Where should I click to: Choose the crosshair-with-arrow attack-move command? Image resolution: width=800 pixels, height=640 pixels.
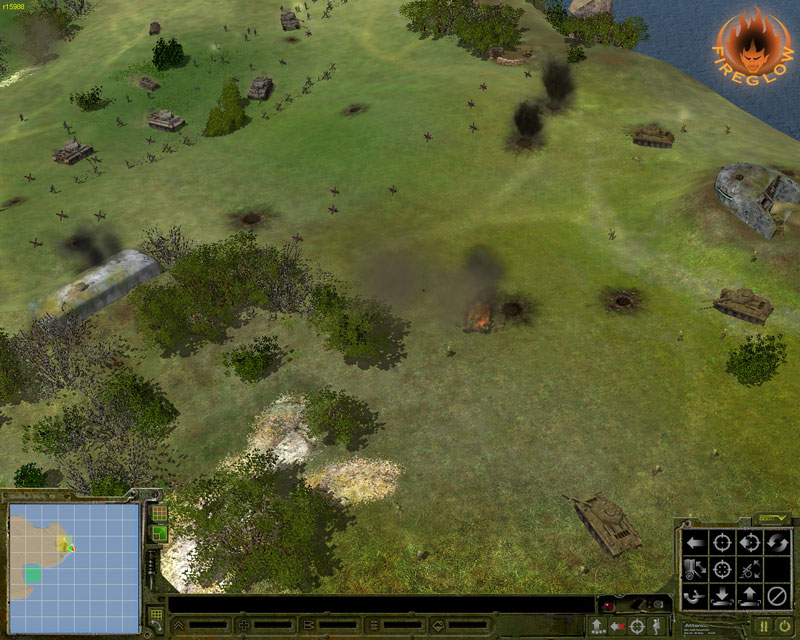(749, 543)
